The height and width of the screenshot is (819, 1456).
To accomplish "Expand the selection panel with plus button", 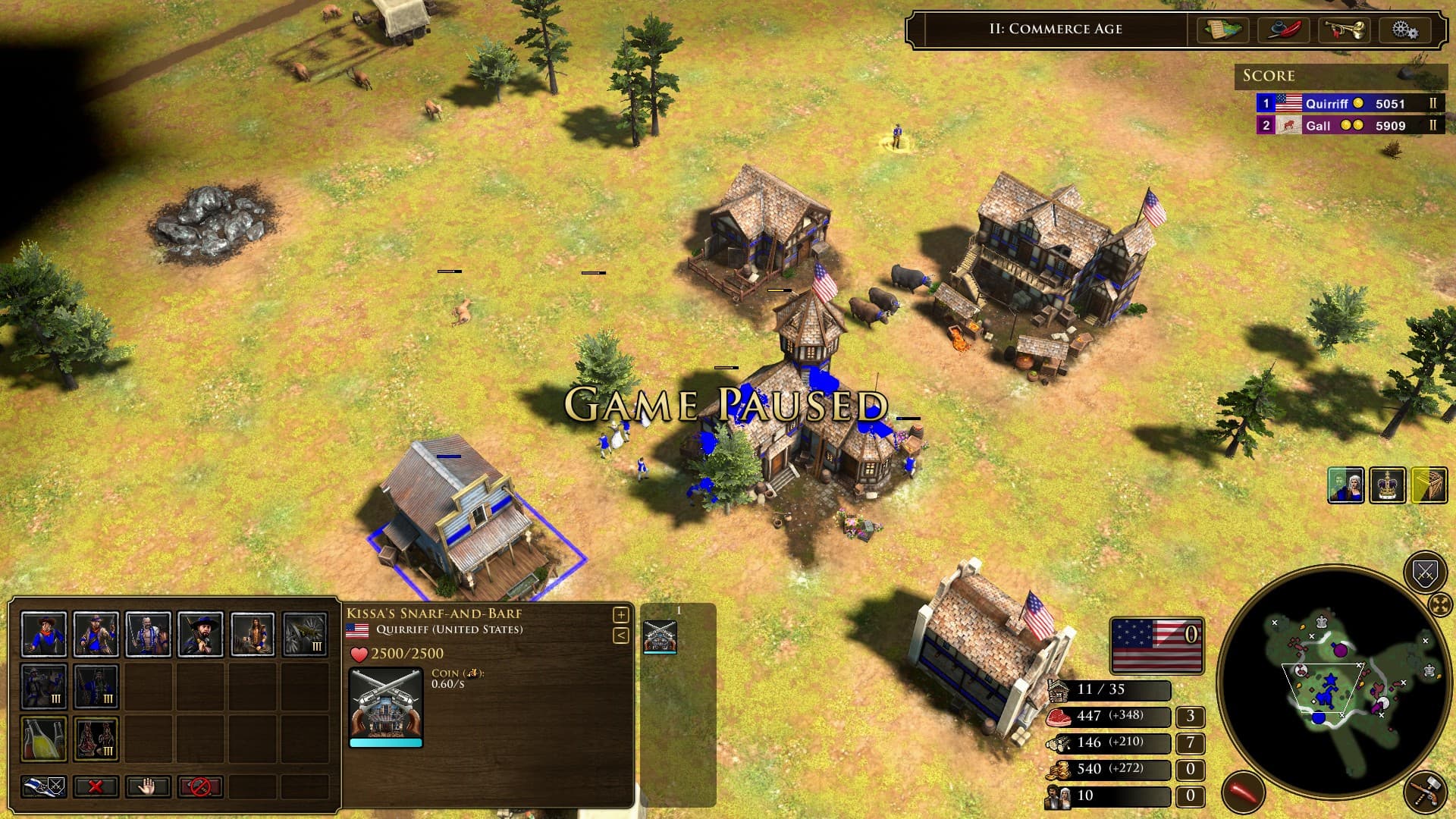I will (620, 615).
